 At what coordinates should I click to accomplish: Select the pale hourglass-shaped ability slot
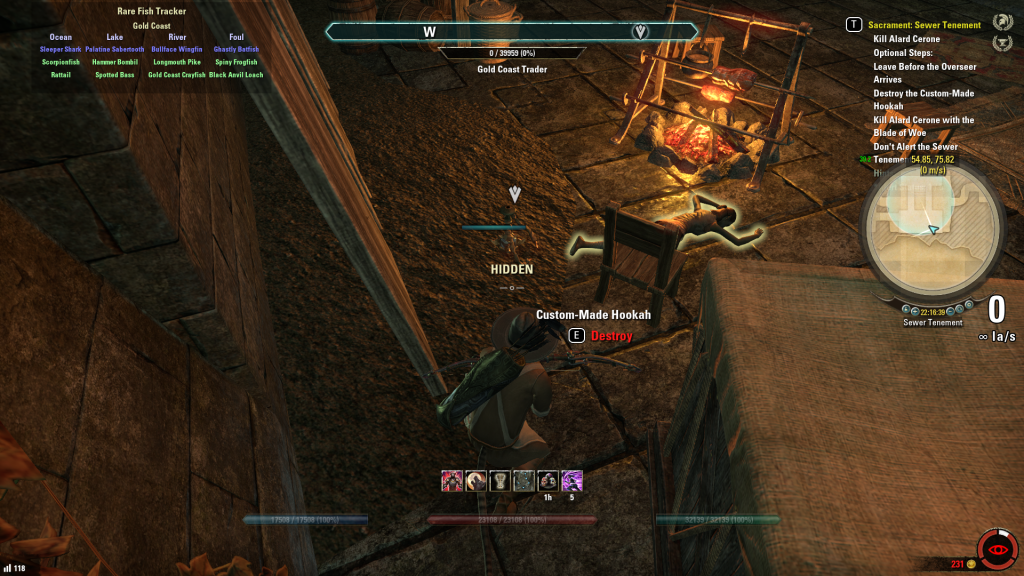pos(499,481)
